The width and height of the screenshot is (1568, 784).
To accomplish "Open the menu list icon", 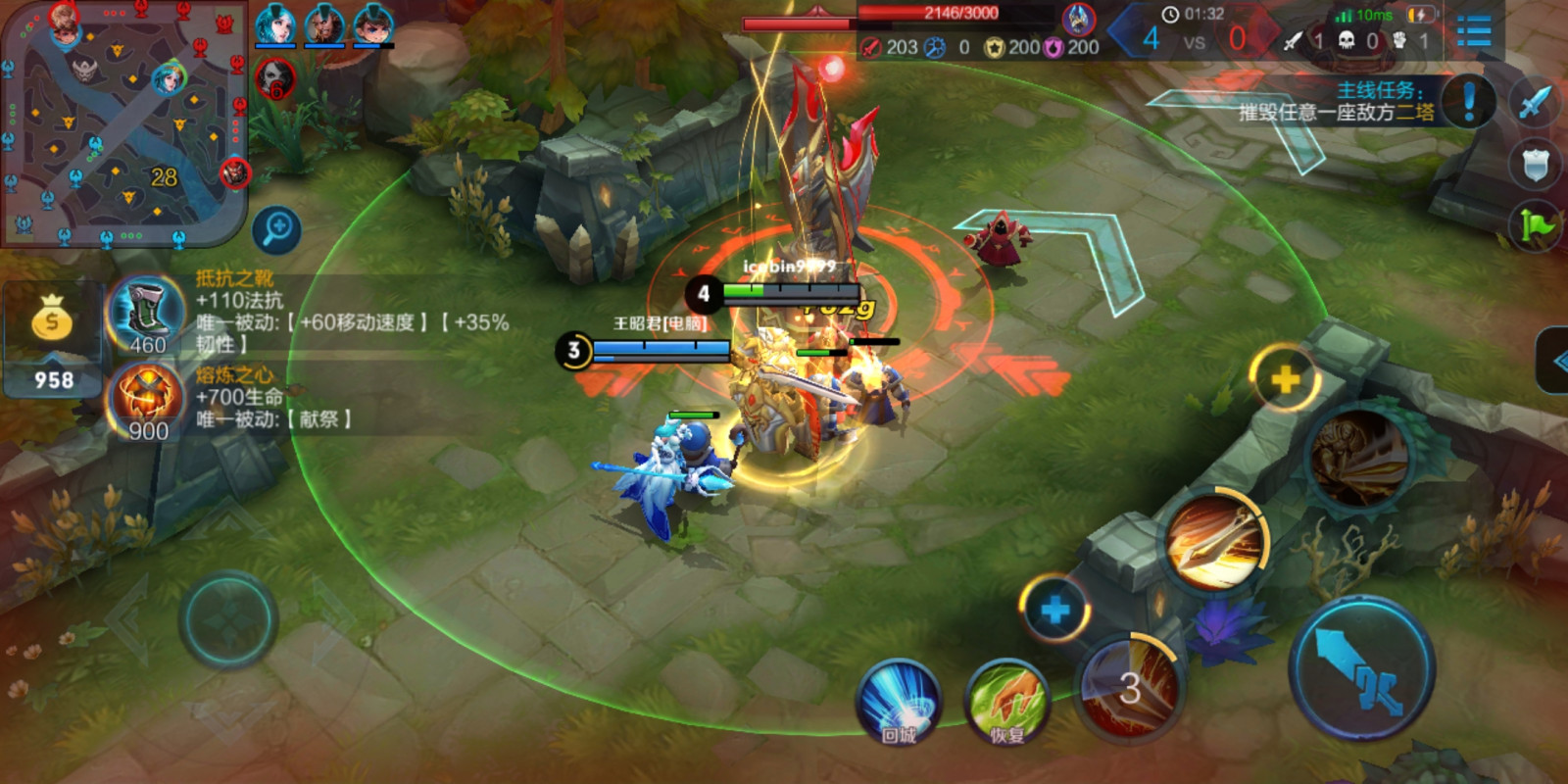I will 1473,29.
